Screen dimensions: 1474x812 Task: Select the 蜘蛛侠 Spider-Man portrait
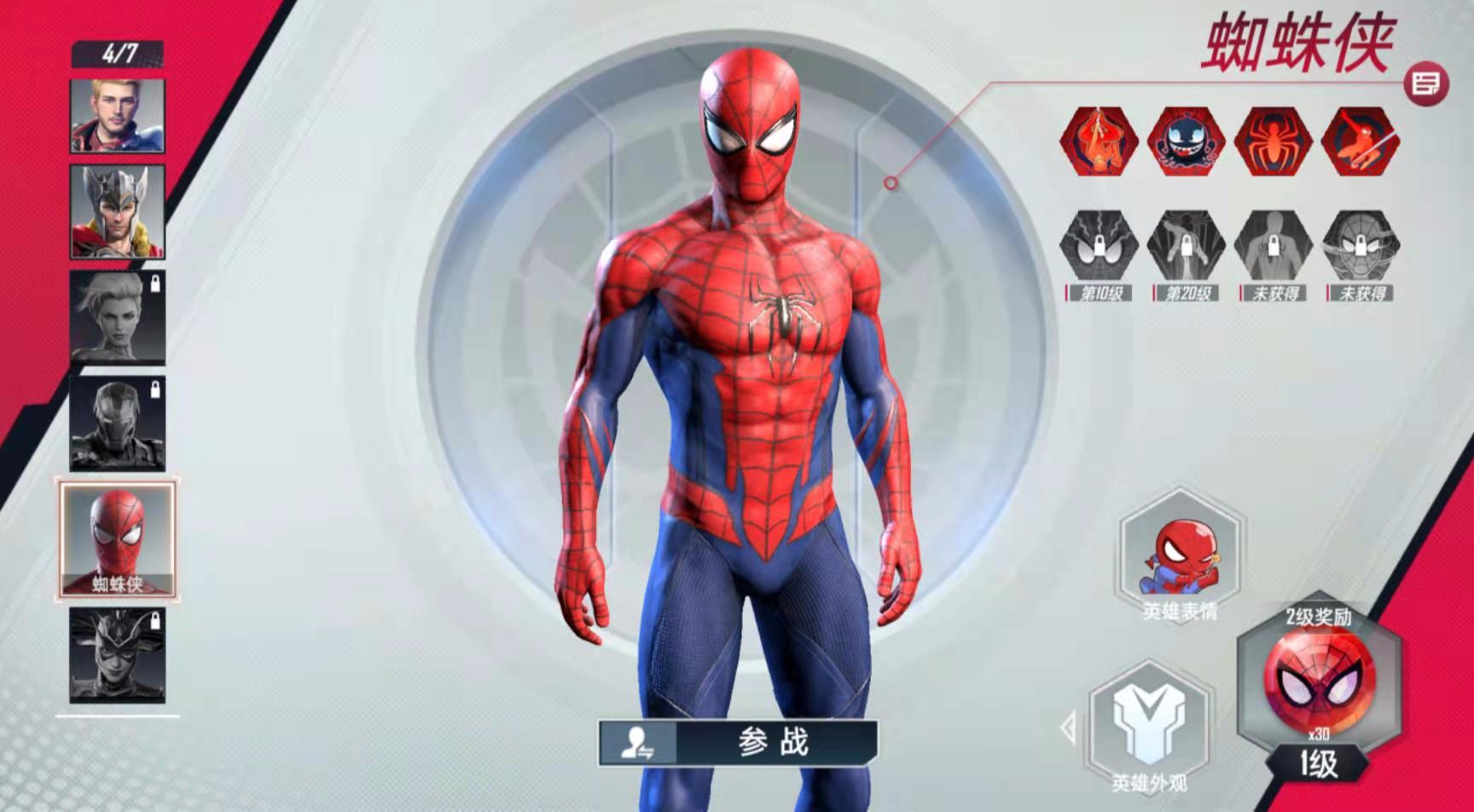118,538
